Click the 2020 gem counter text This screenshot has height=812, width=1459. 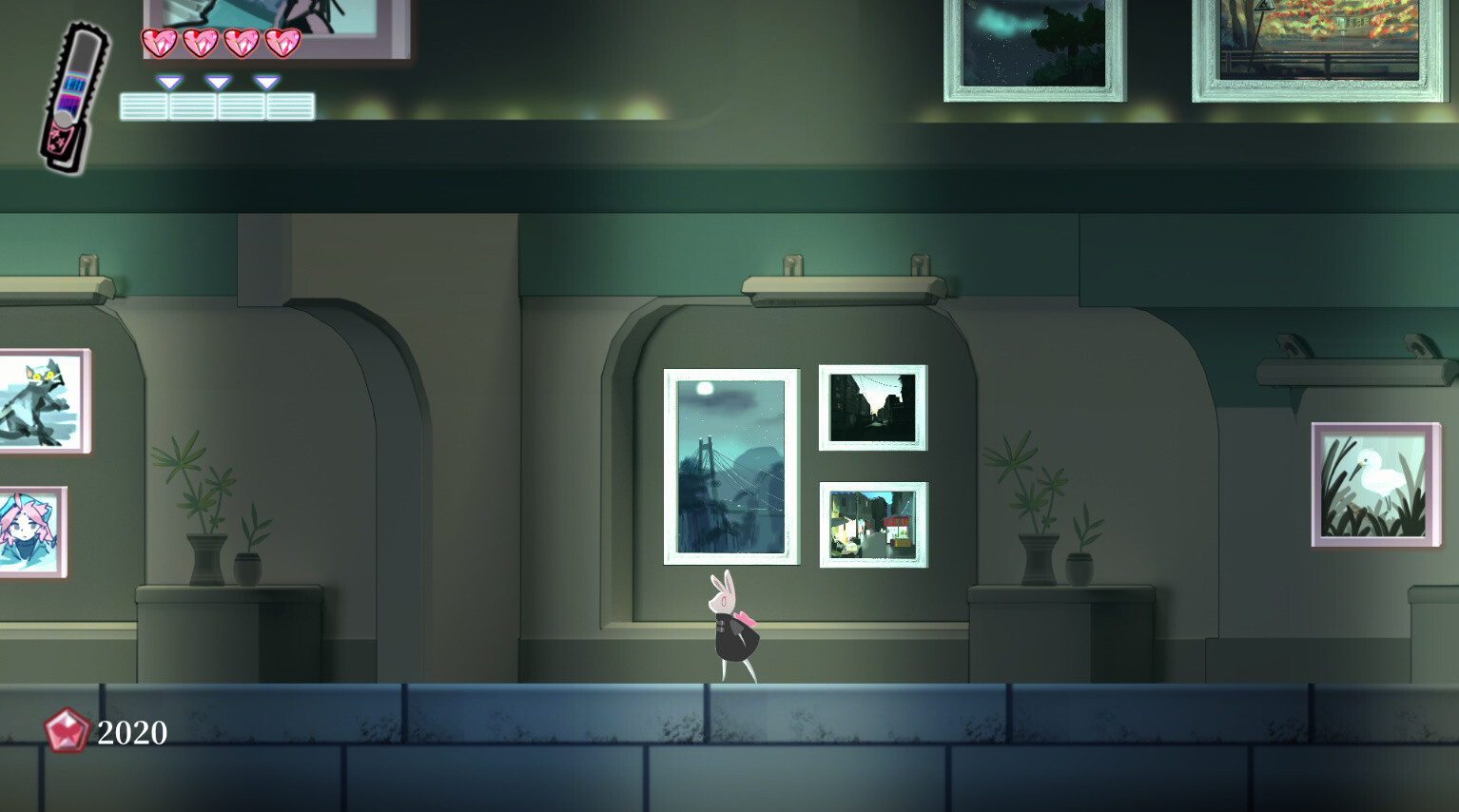tap(130, 732)
